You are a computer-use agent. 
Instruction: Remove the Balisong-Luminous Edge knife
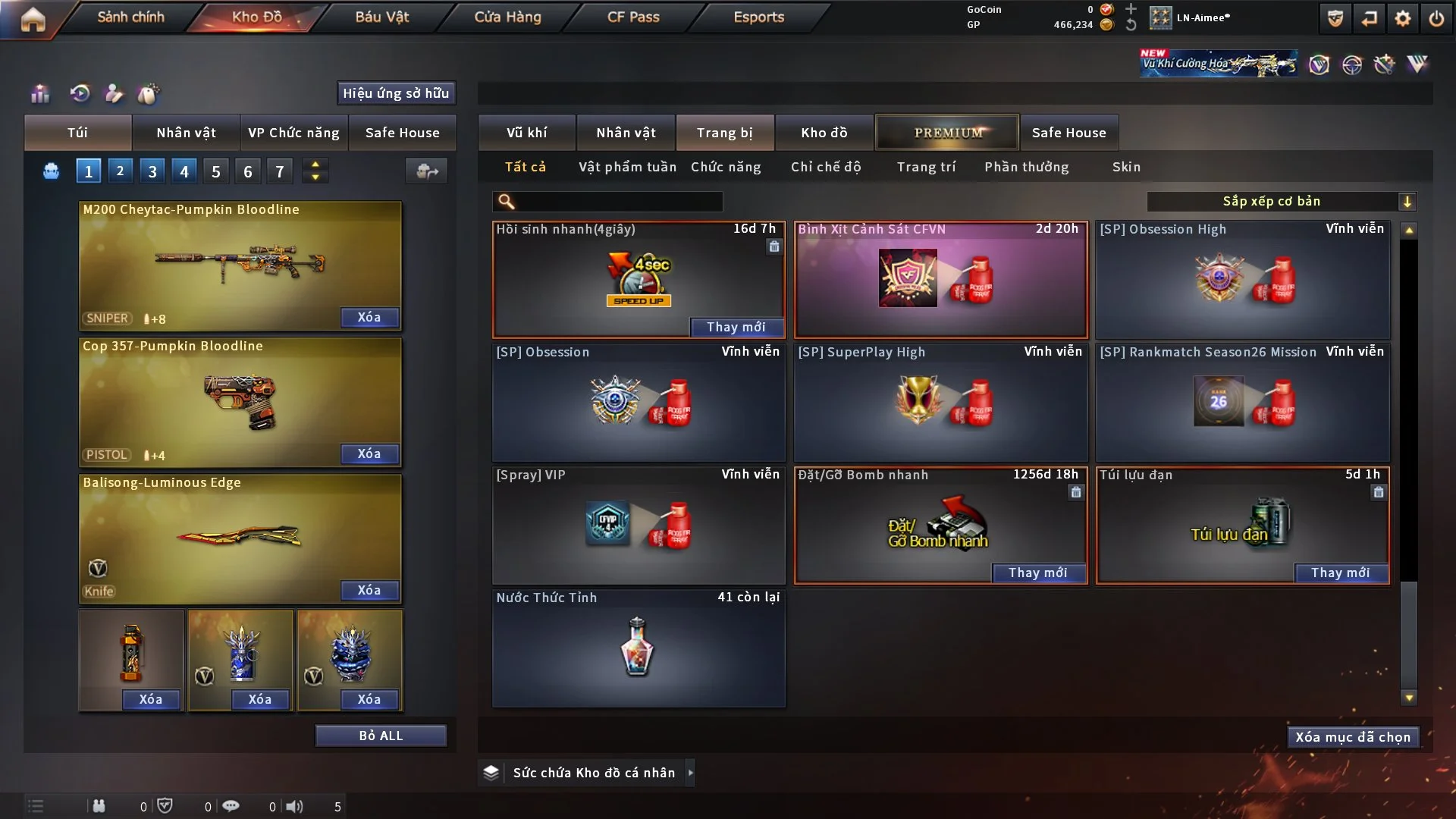369,591
